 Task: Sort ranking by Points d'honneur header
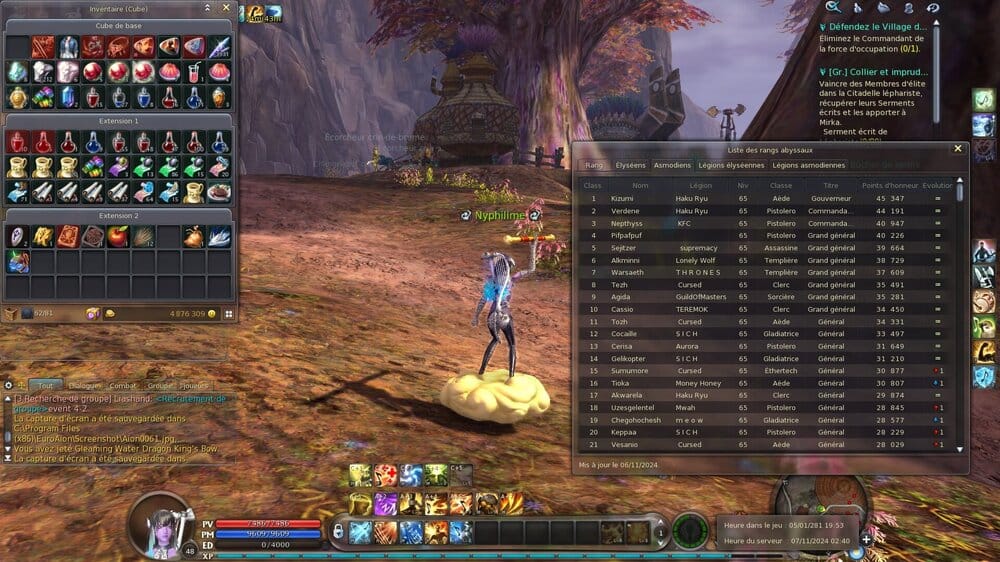coord(889,185)
